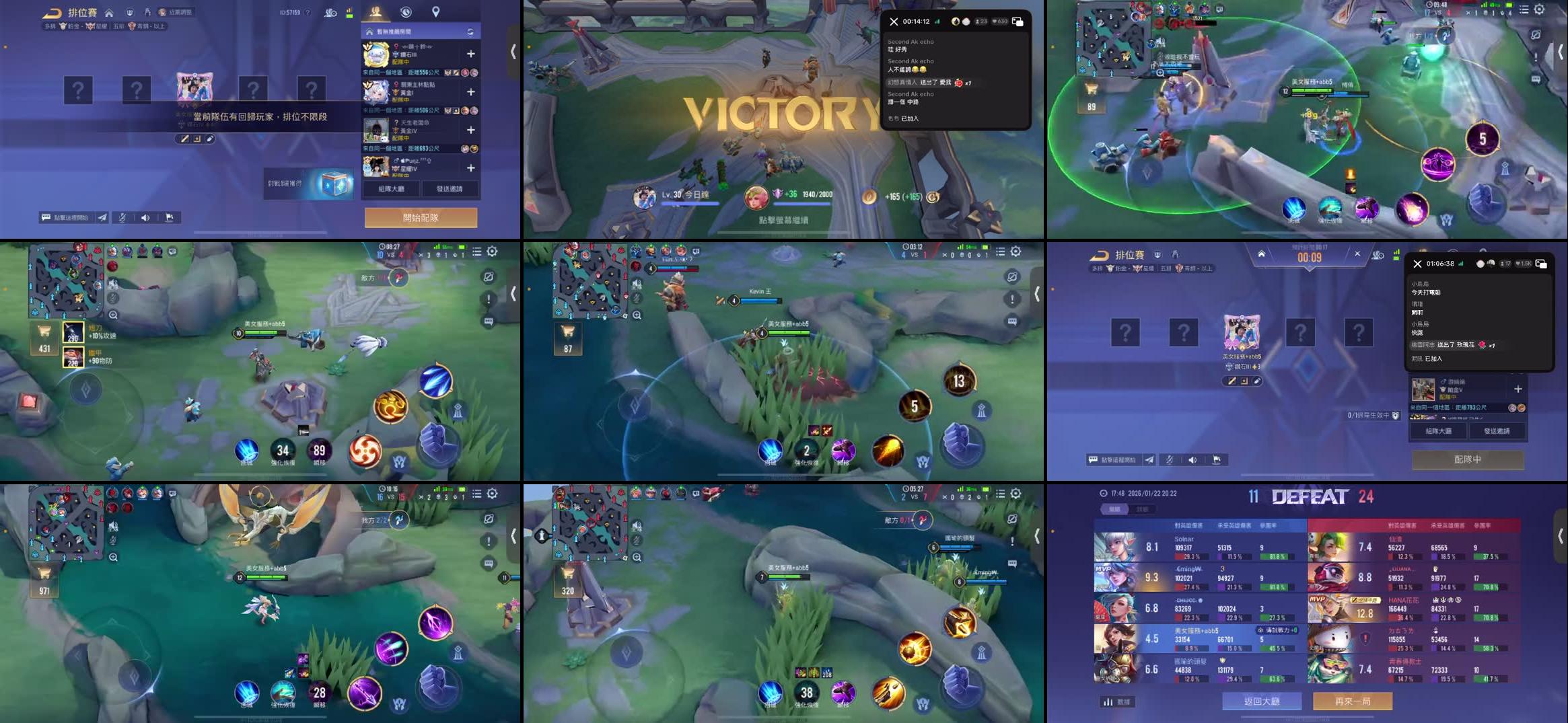
Task: Toggle the quick-chat flag option in the lobby
Action: tap(169, 217)
